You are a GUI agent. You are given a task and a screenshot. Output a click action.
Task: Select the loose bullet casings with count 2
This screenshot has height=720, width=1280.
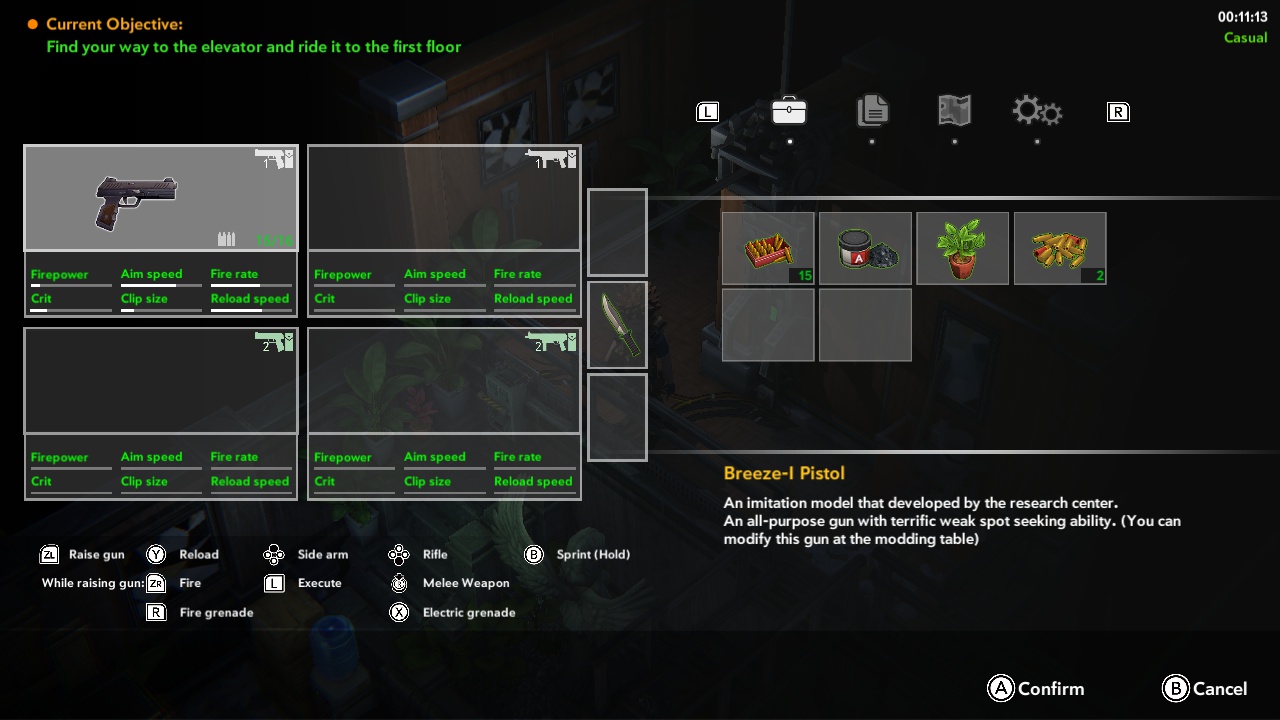click(1060, 248)
